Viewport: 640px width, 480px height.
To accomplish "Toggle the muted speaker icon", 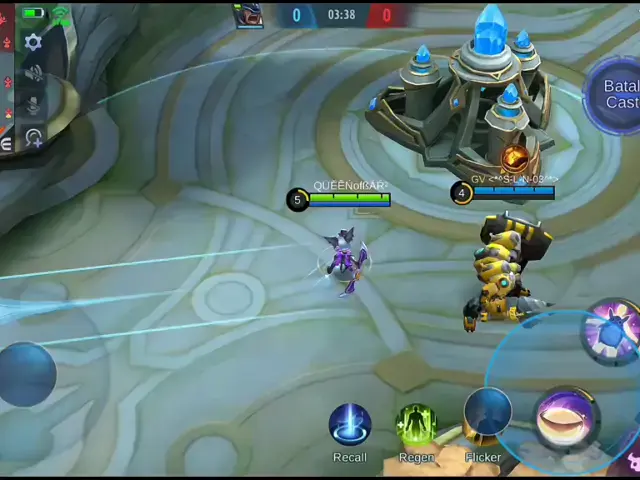I will click(x=33, y=74).
